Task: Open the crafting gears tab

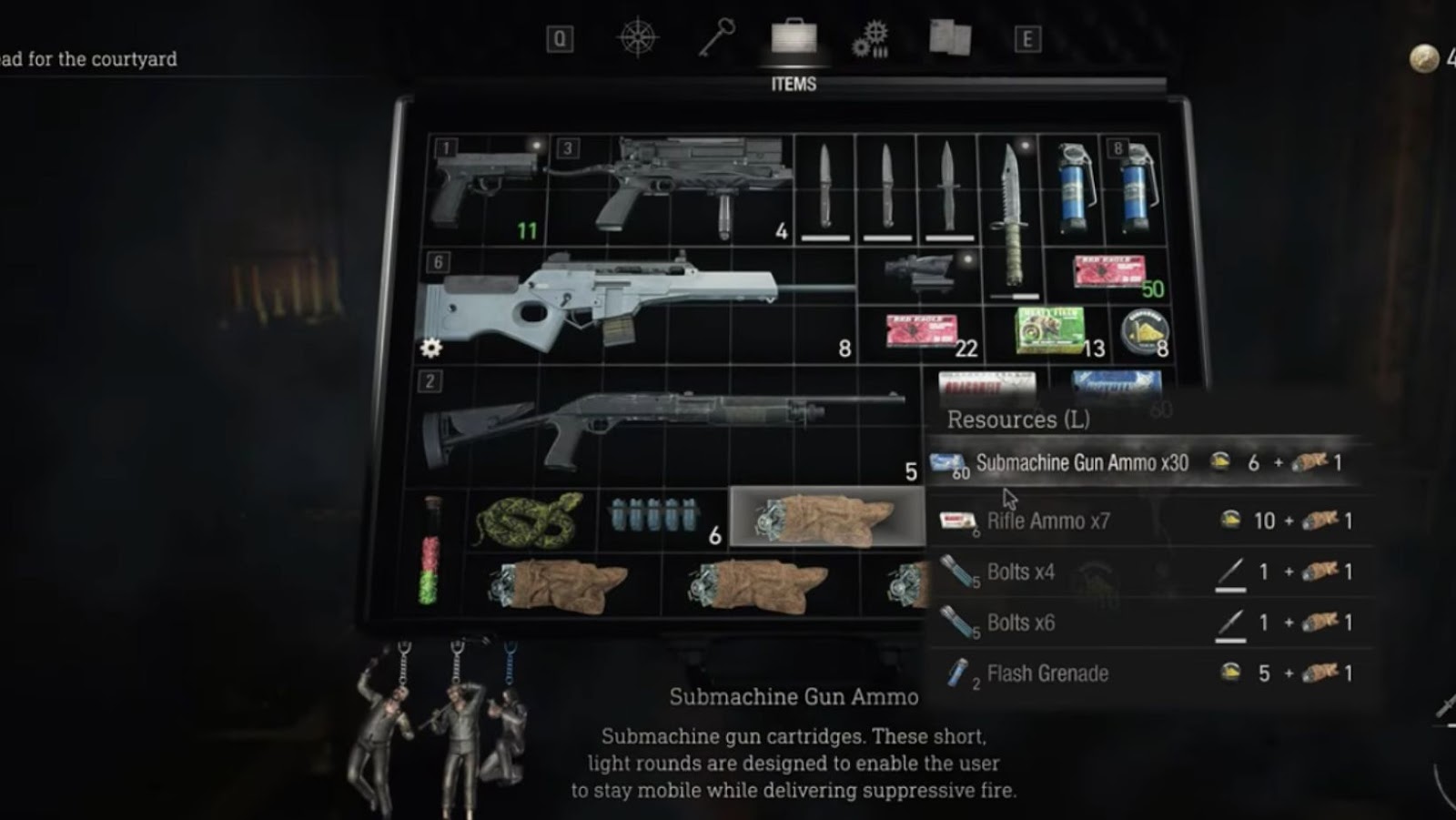Action: click(871, 38)
